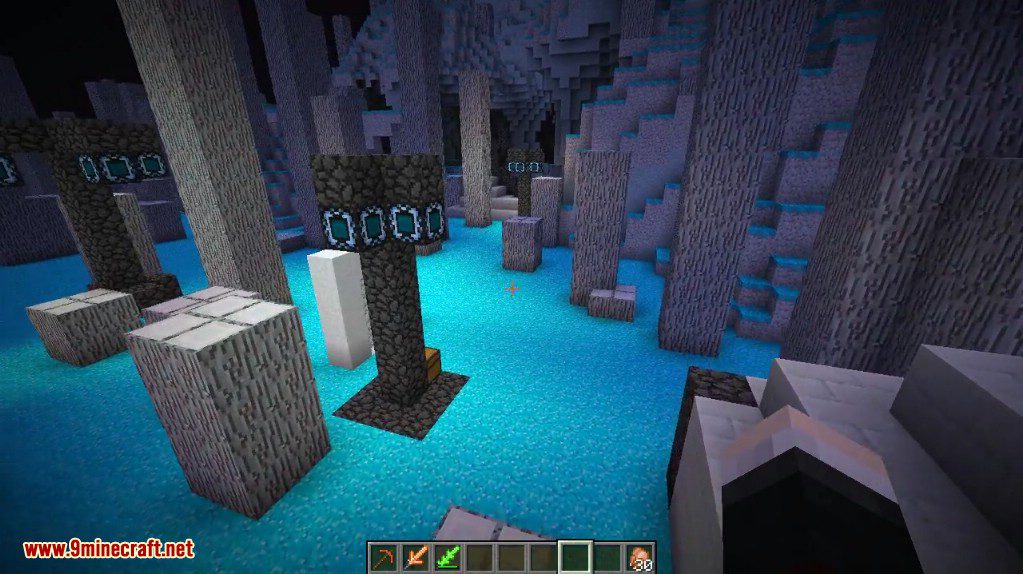1023x574 pixels.
Task: Click the highlighted empty hotbar slot
Action: click(x=576, y=556)
